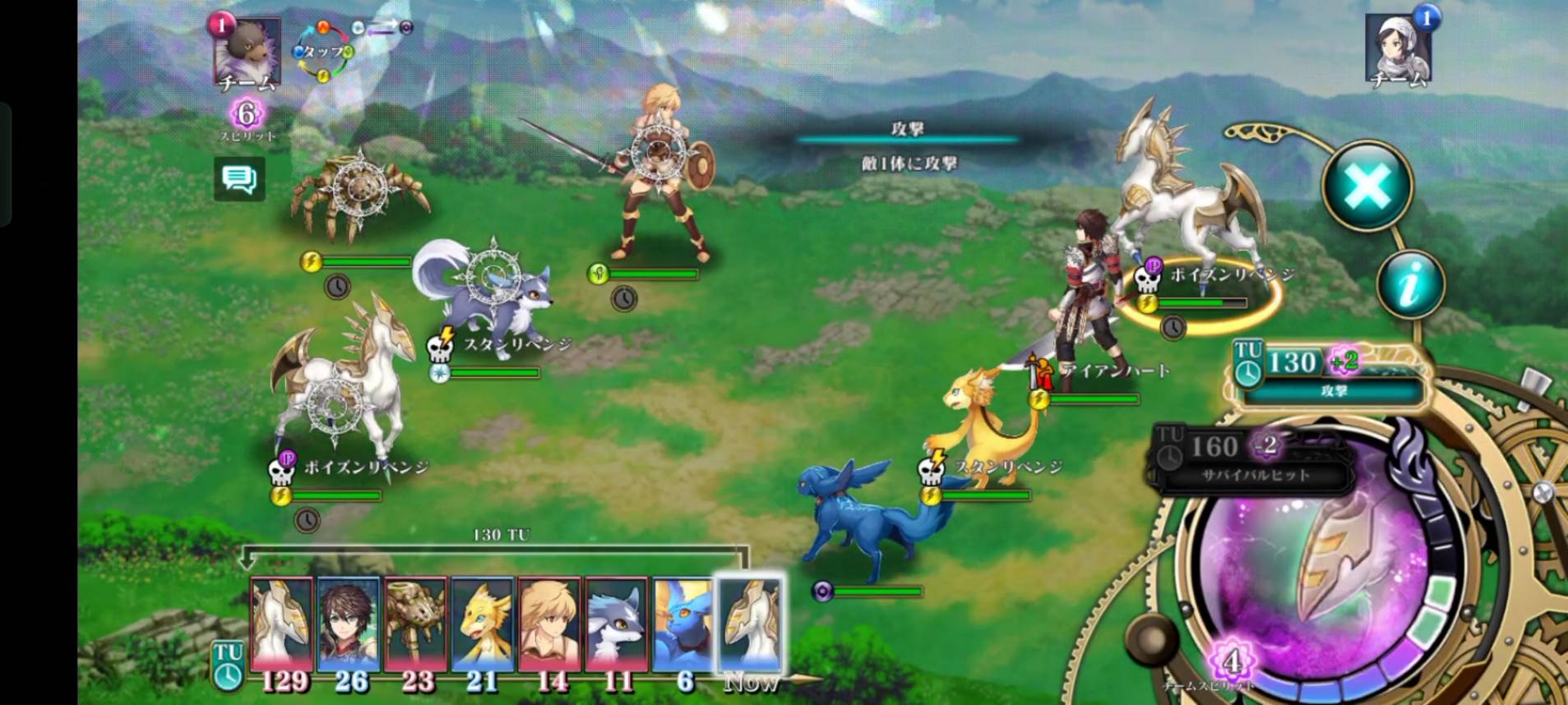Select the brown-haired swordsman in turn order

coord(349,623)
